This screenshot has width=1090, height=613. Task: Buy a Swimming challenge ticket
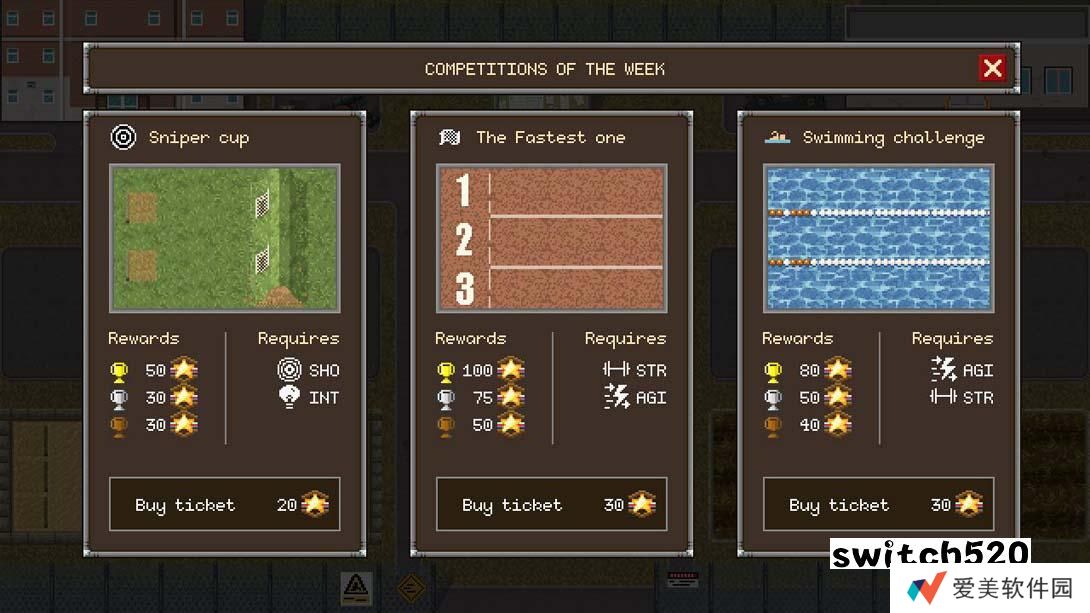click(878, 504)
